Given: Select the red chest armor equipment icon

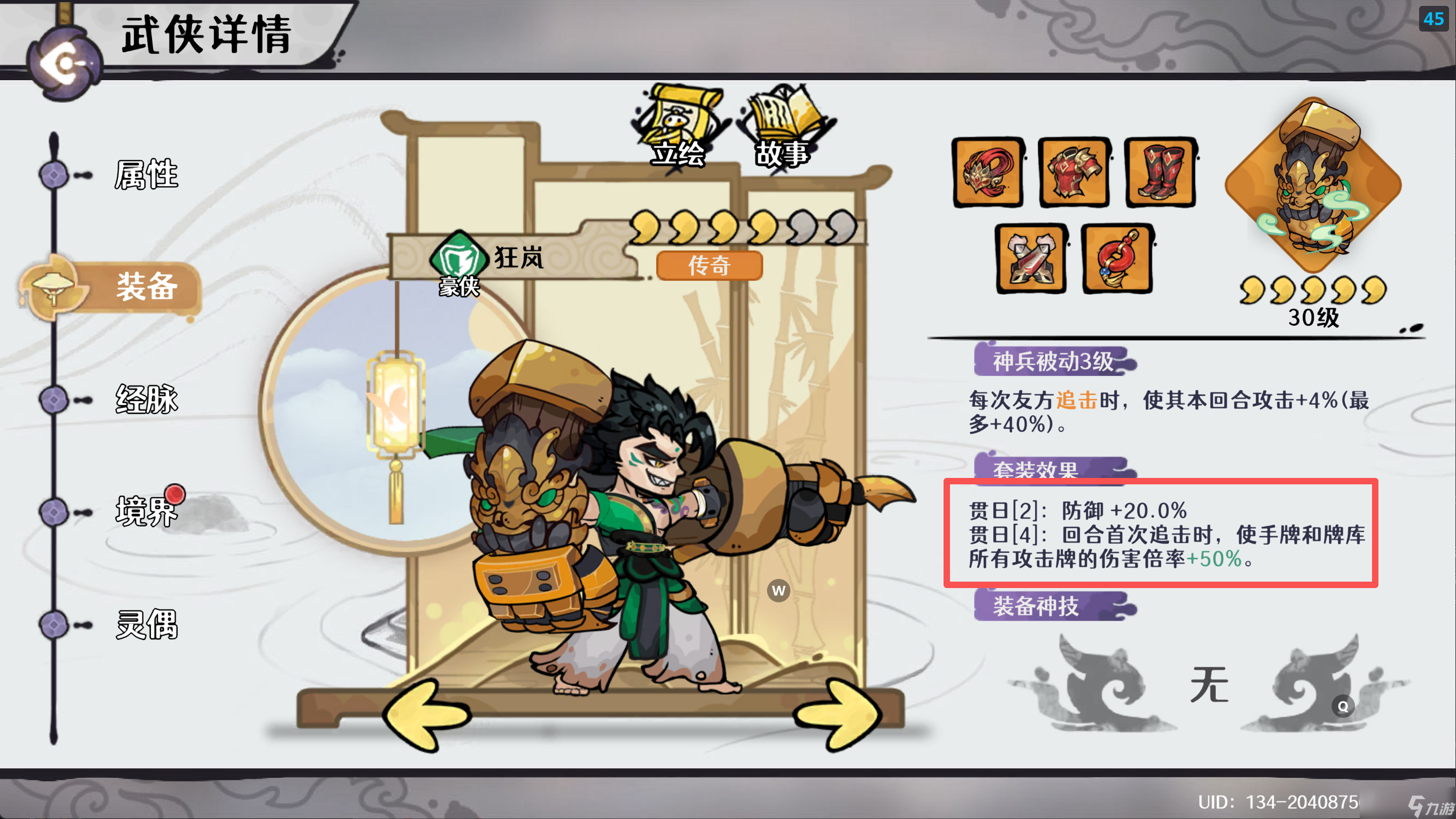Looking at the screenshot, I should click(1074, 174).
